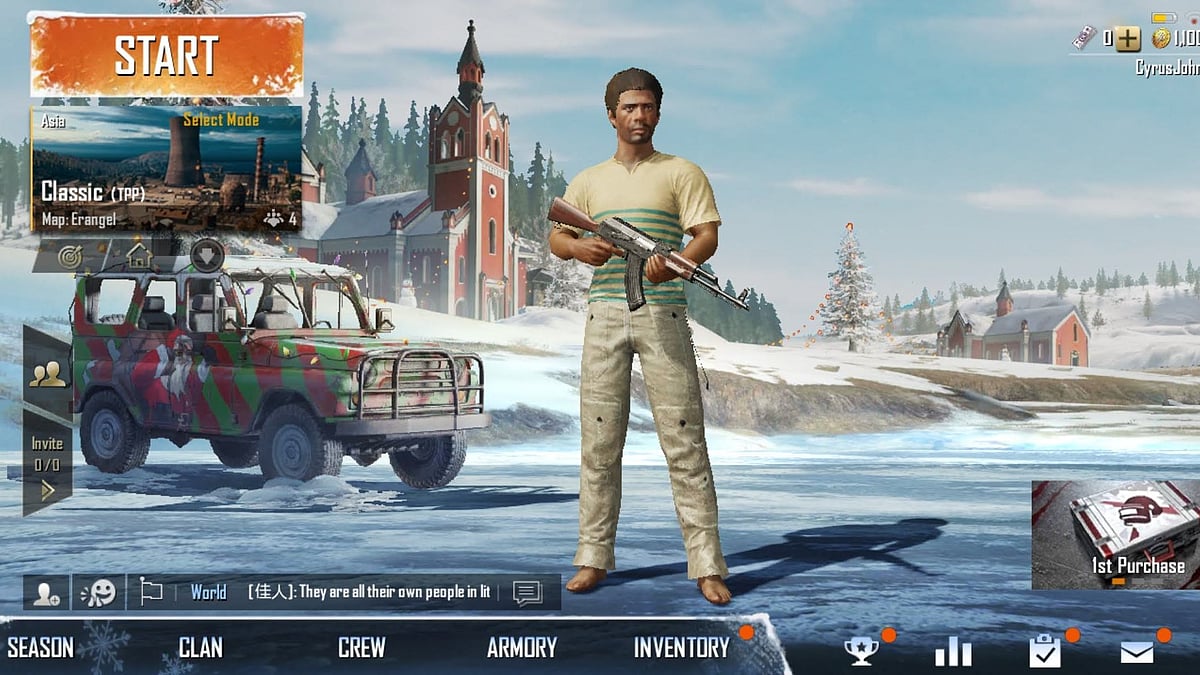Invite teammates with the Invite arrow
The image size is (1200, 675).
[47, 489]
